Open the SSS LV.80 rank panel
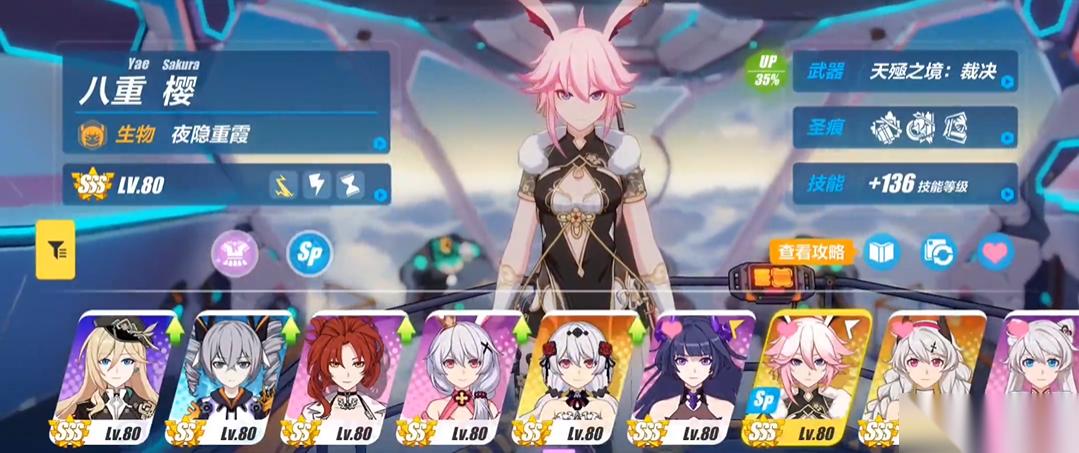 [226, 184]
